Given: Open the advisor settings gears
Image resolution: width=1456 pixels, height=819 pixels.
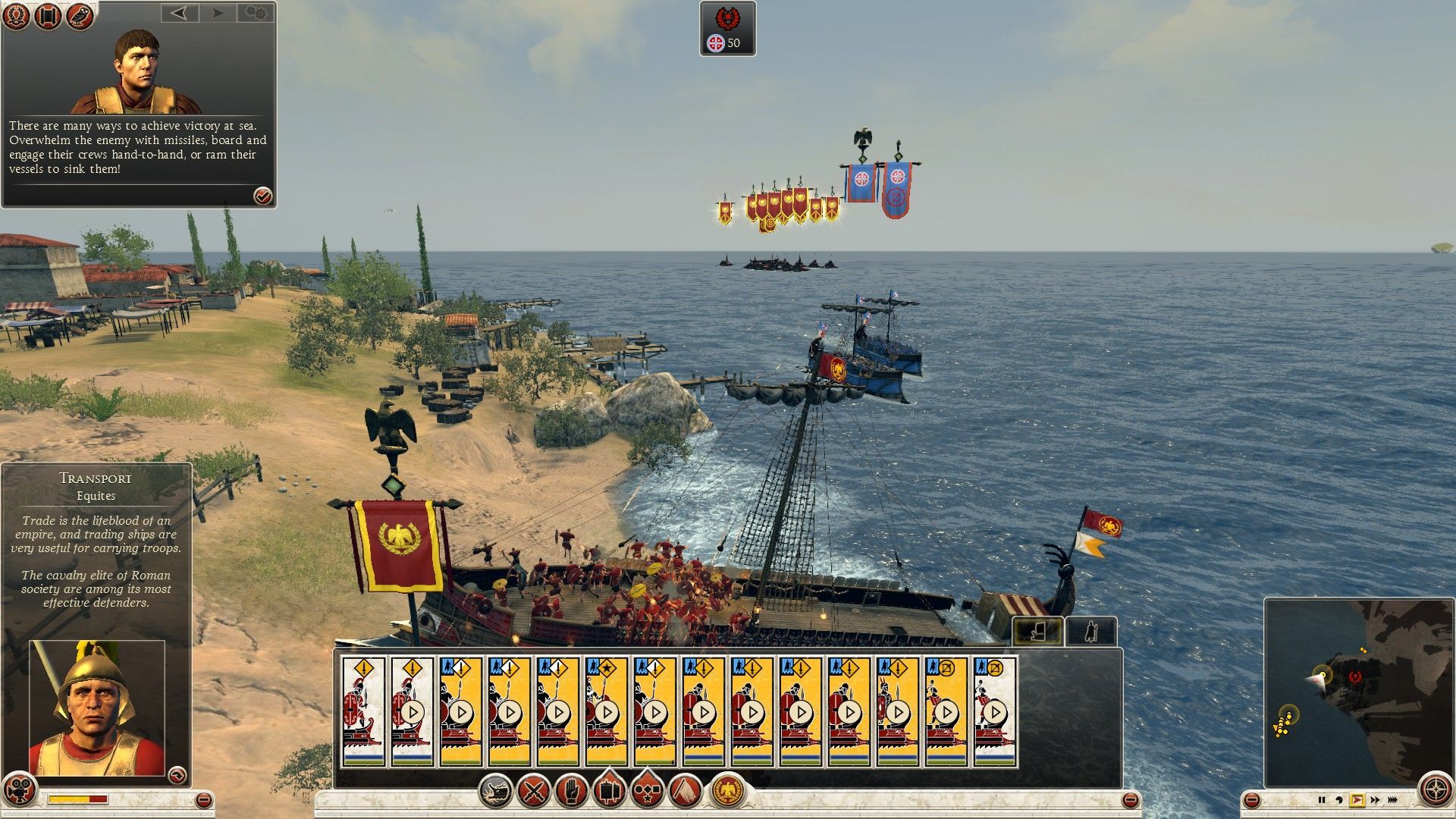Looking at the screenshot, I should tap(256, 13).
